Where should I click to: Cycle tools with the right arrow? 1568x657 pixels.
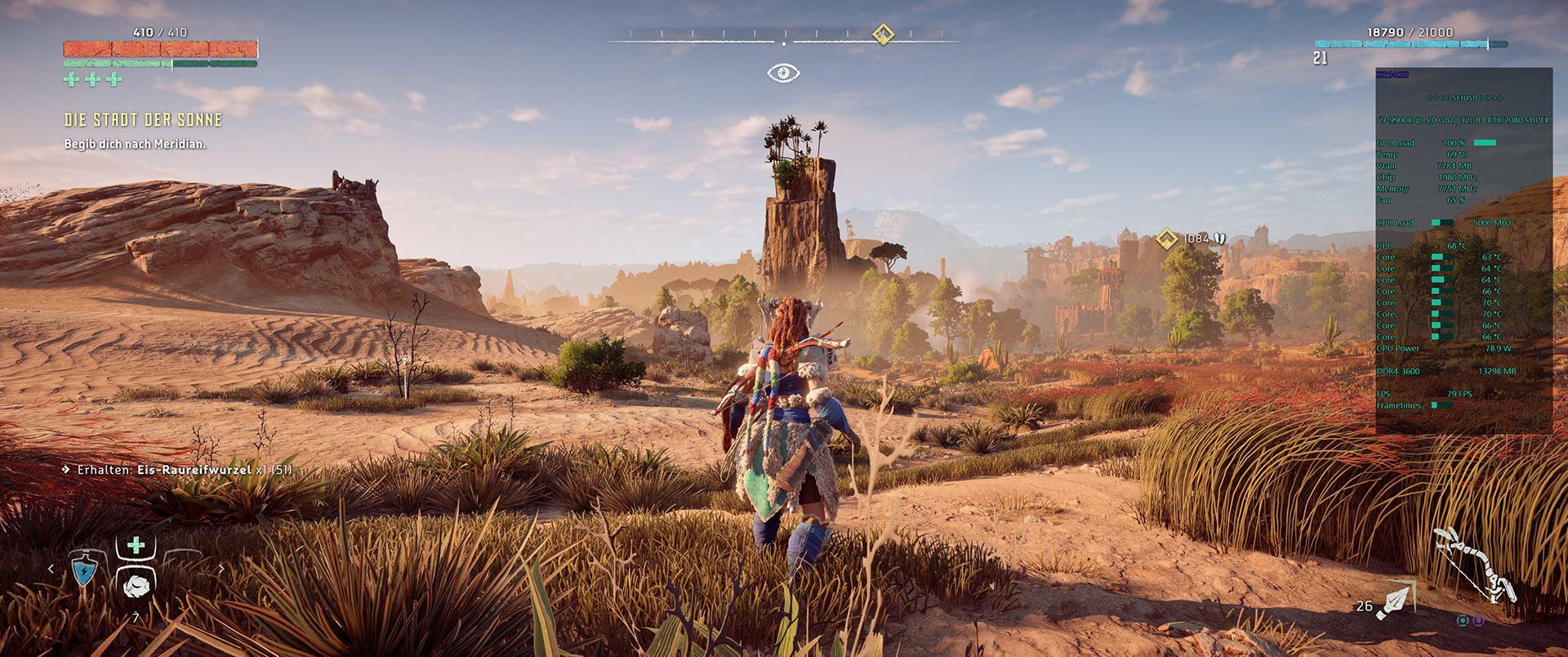click(x=220, y=569)
